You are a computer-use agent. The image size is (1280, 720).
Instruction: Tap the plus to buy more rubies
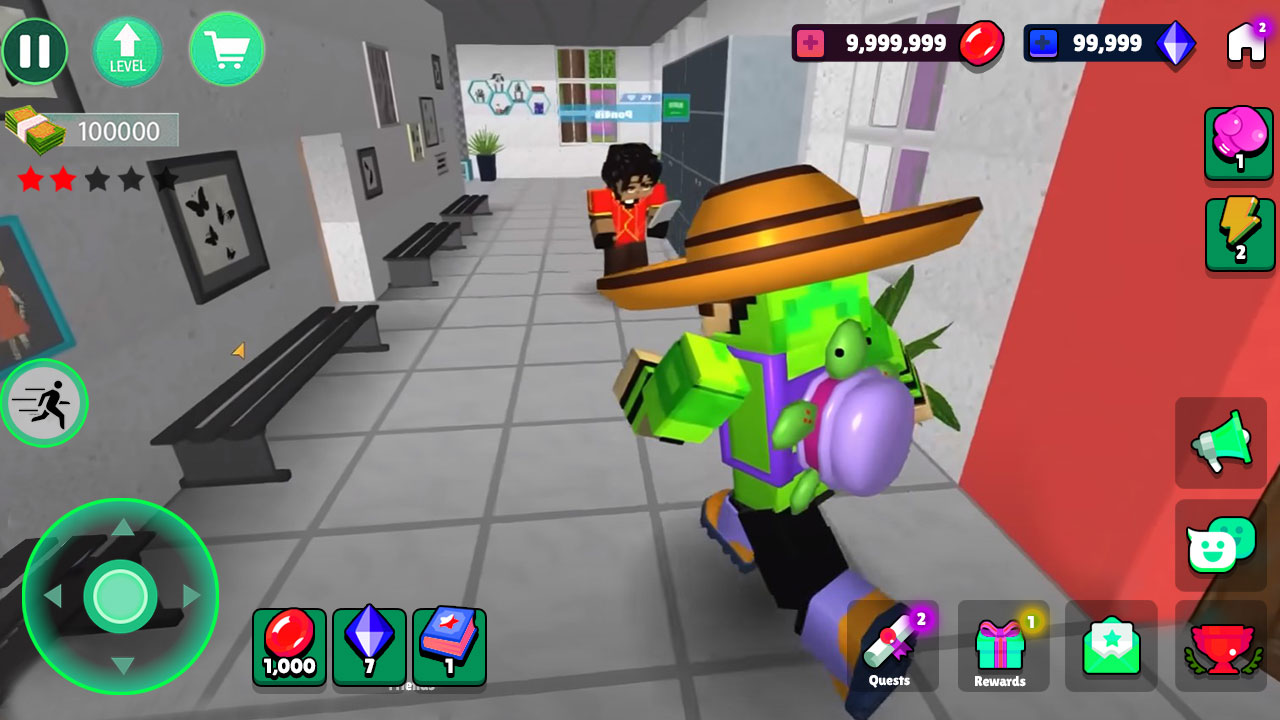[812, 43]
